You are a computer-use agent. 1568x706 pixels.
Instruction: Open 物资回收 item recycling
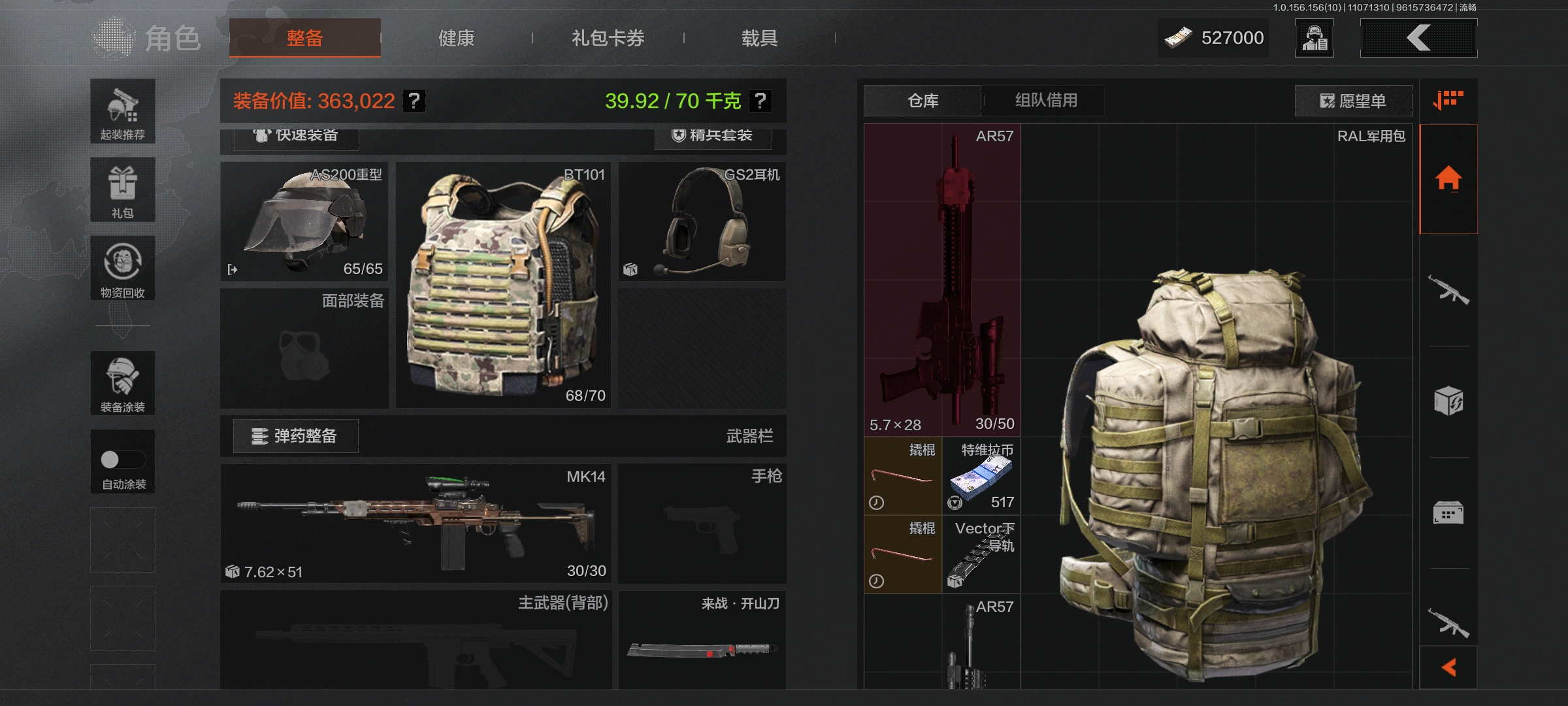(x=123, y=268)
